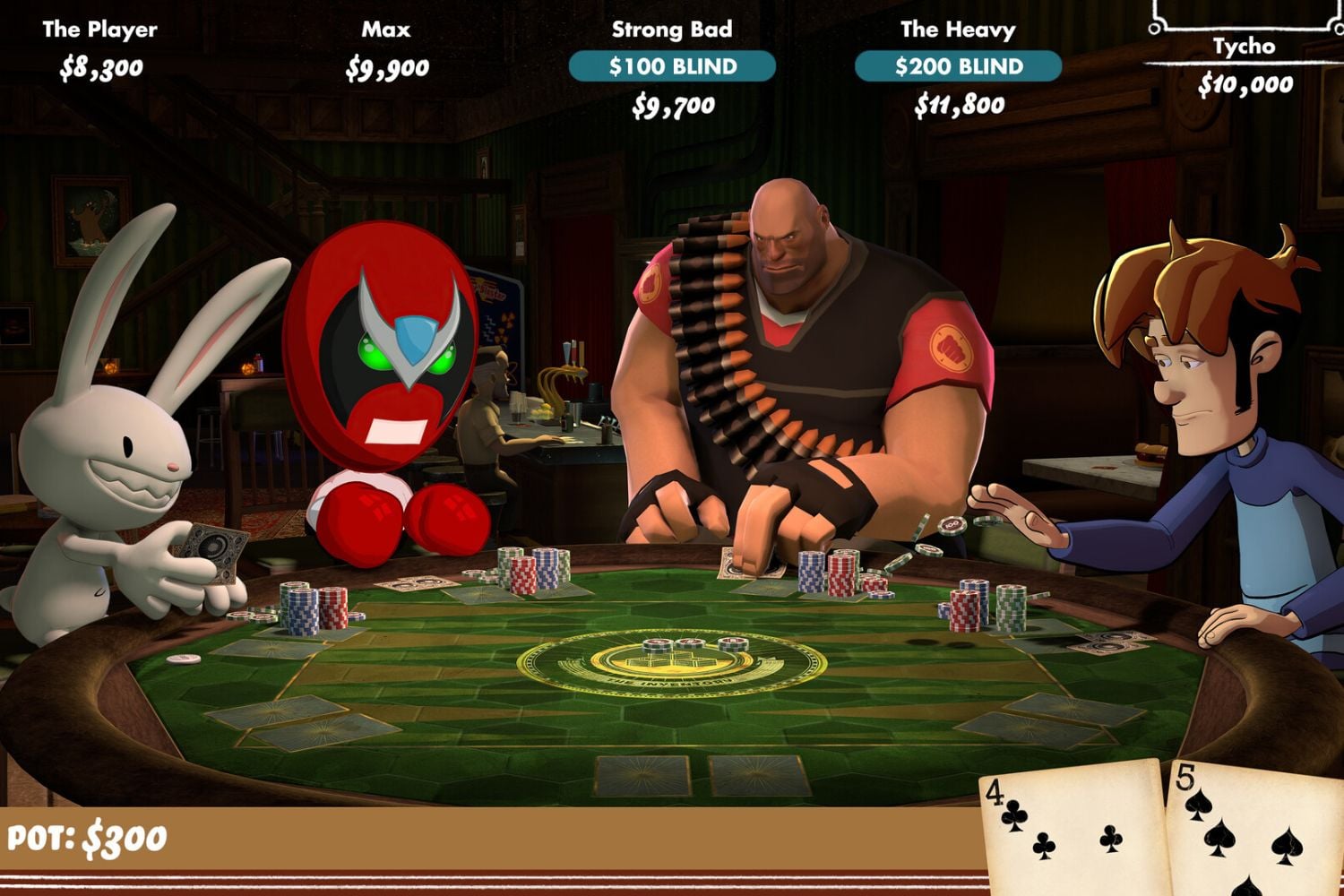The width and height of the screenshot is (1344, 896).
Task: Open Max's stack display showing $9,900
Action: coord(389,67)
